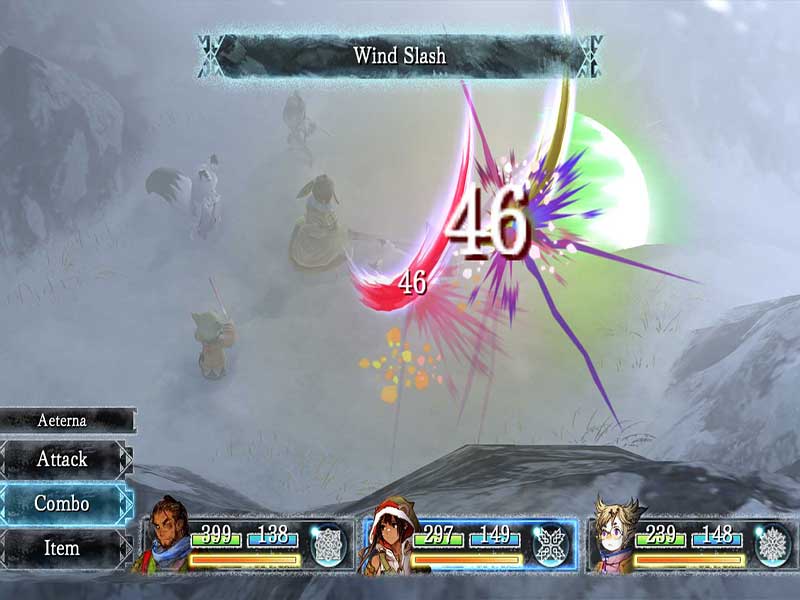800x600 pixels.
Task: Select the scarfed man's party panel
Action: click(245, 546)
